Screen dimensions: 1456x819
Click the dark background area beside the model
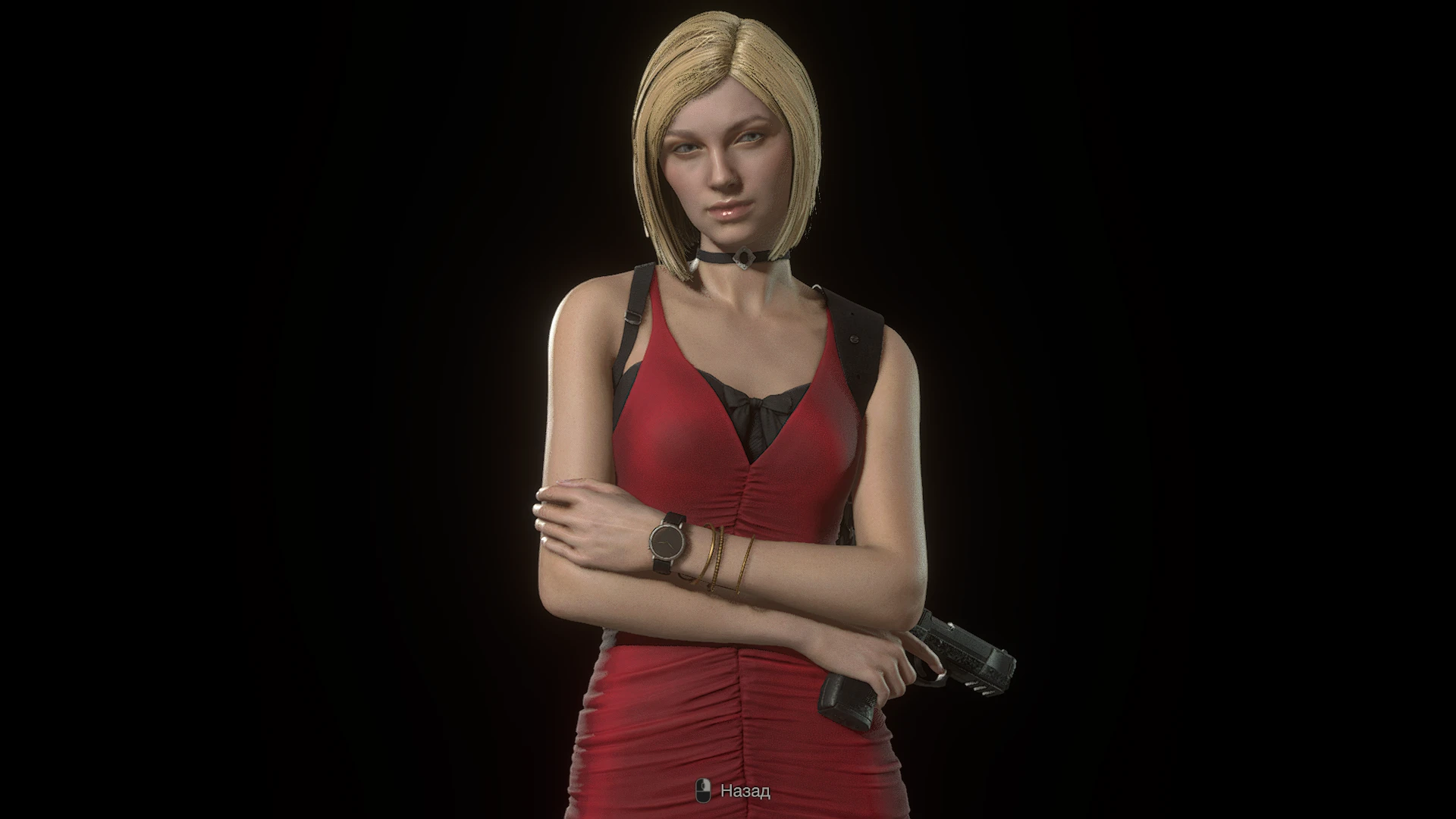pyautogui.click(x=303, y=379)
